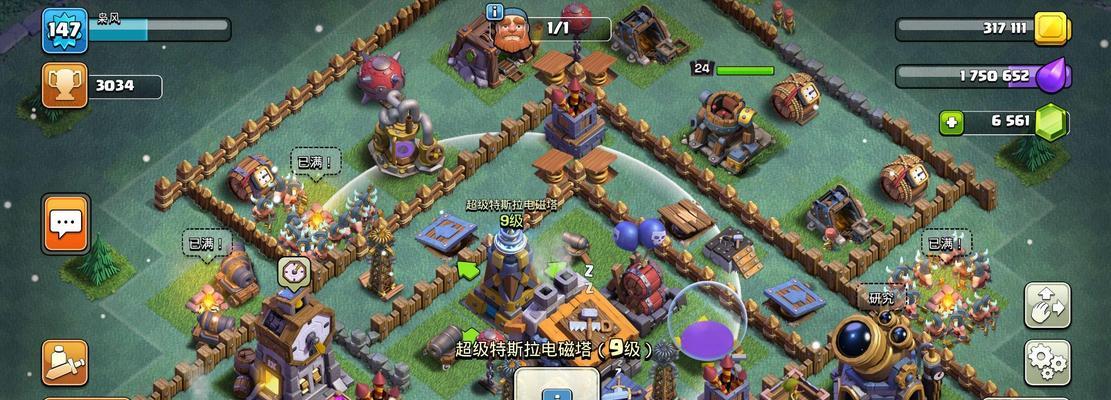Open the research label on the laboratory
The height and width of the screenshot is (400, 1111).
pos(881,297)
